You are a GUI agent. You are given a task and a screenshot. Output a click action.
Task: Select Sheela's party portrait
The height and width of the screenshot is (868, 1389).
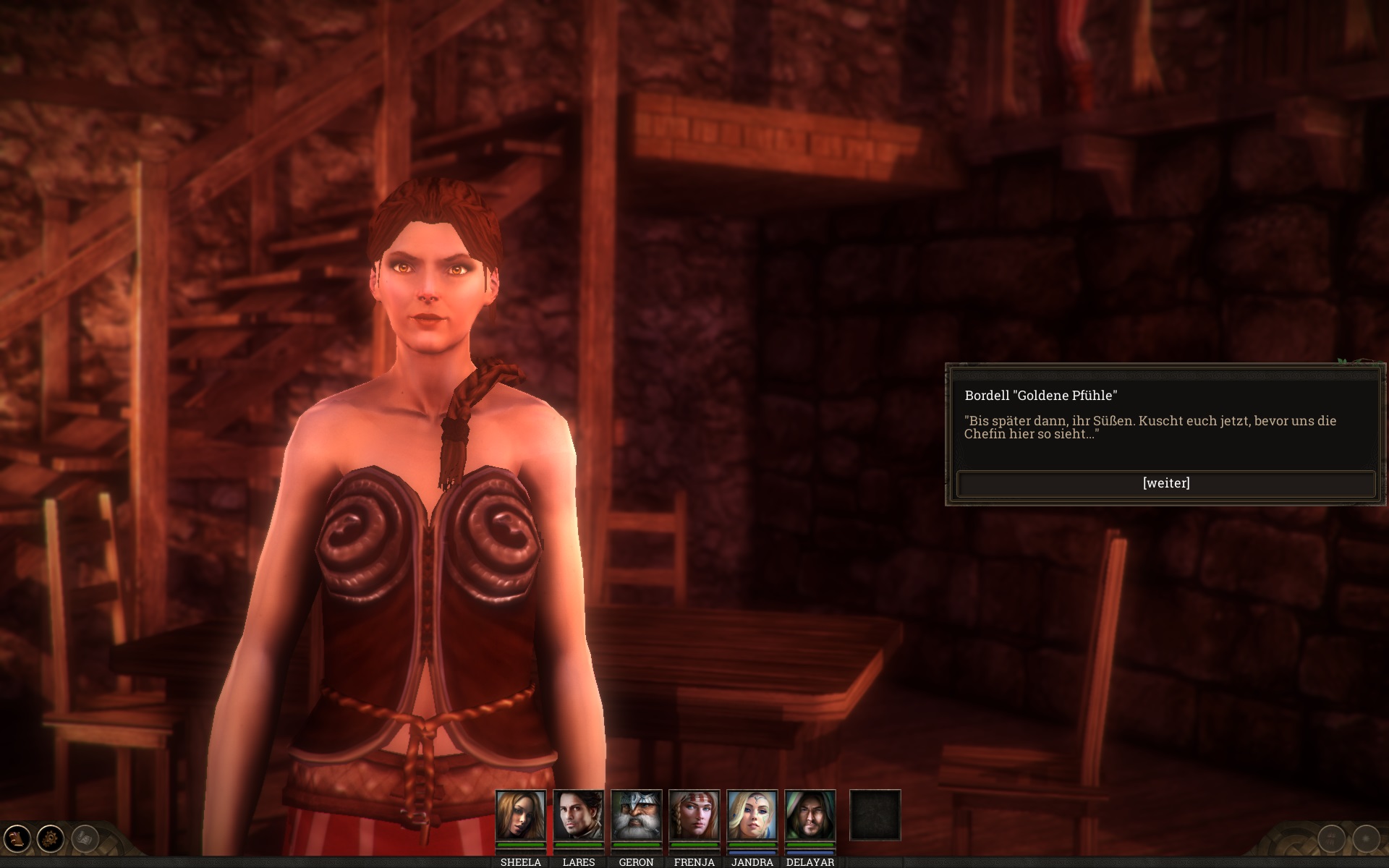(x=520, y=815)
